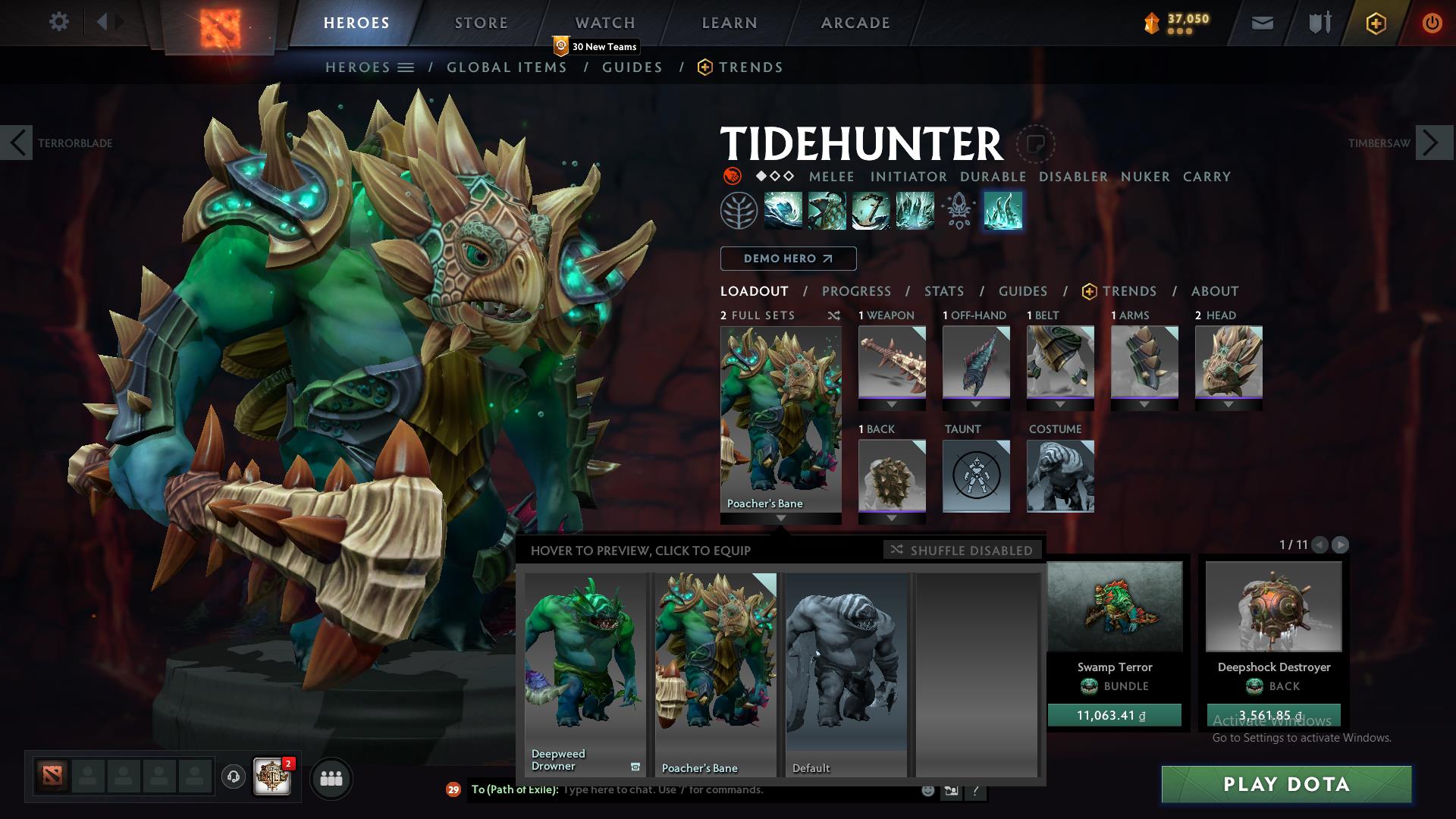Buy the Swamp Terror bundle
Image resolution: width=1456 pixels, height=819 pixels.
coord(1114,715)
